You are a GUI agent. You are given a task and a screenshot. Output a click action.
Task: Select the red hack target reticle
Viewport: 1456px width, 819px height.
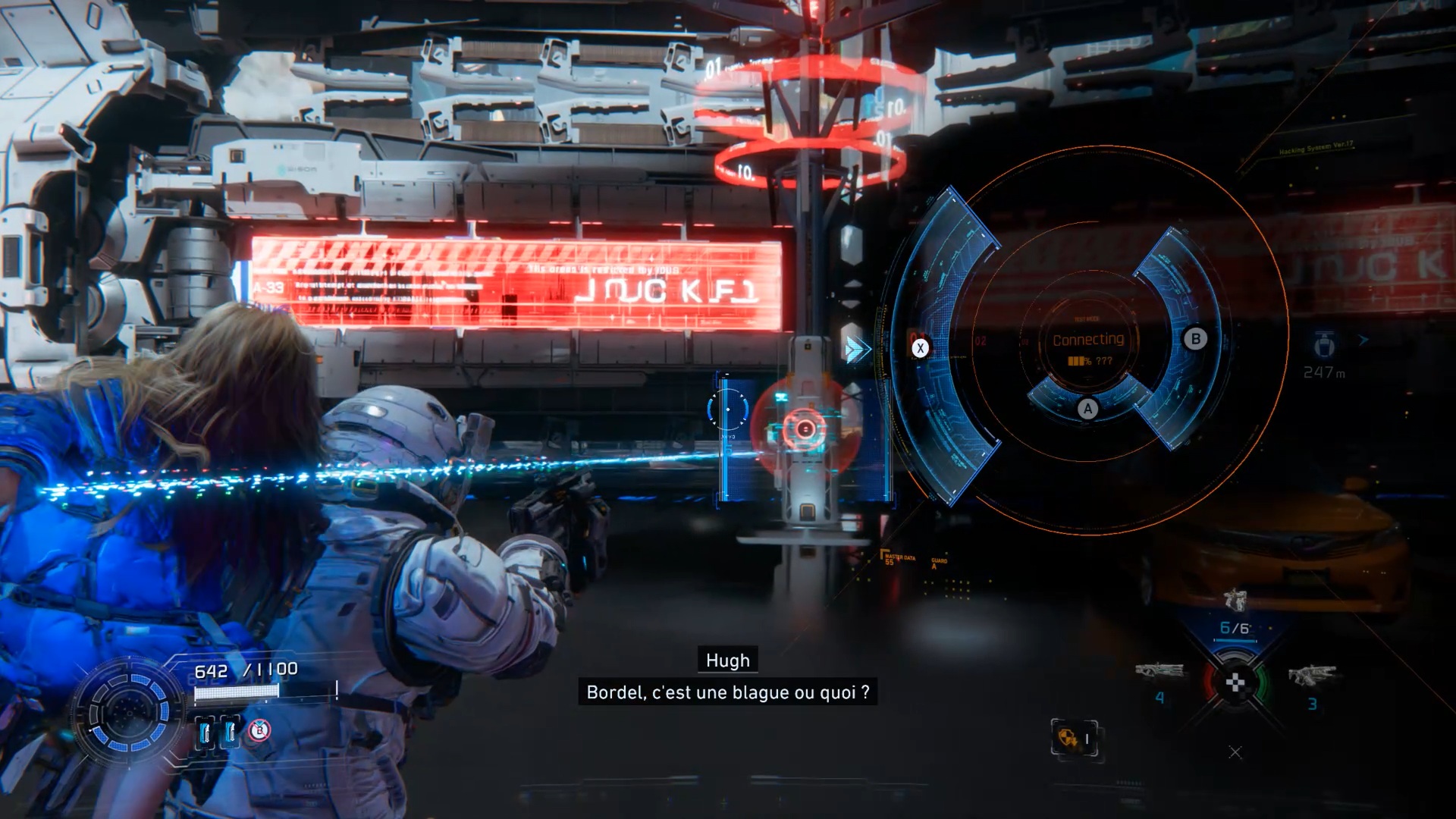[805, 430]
